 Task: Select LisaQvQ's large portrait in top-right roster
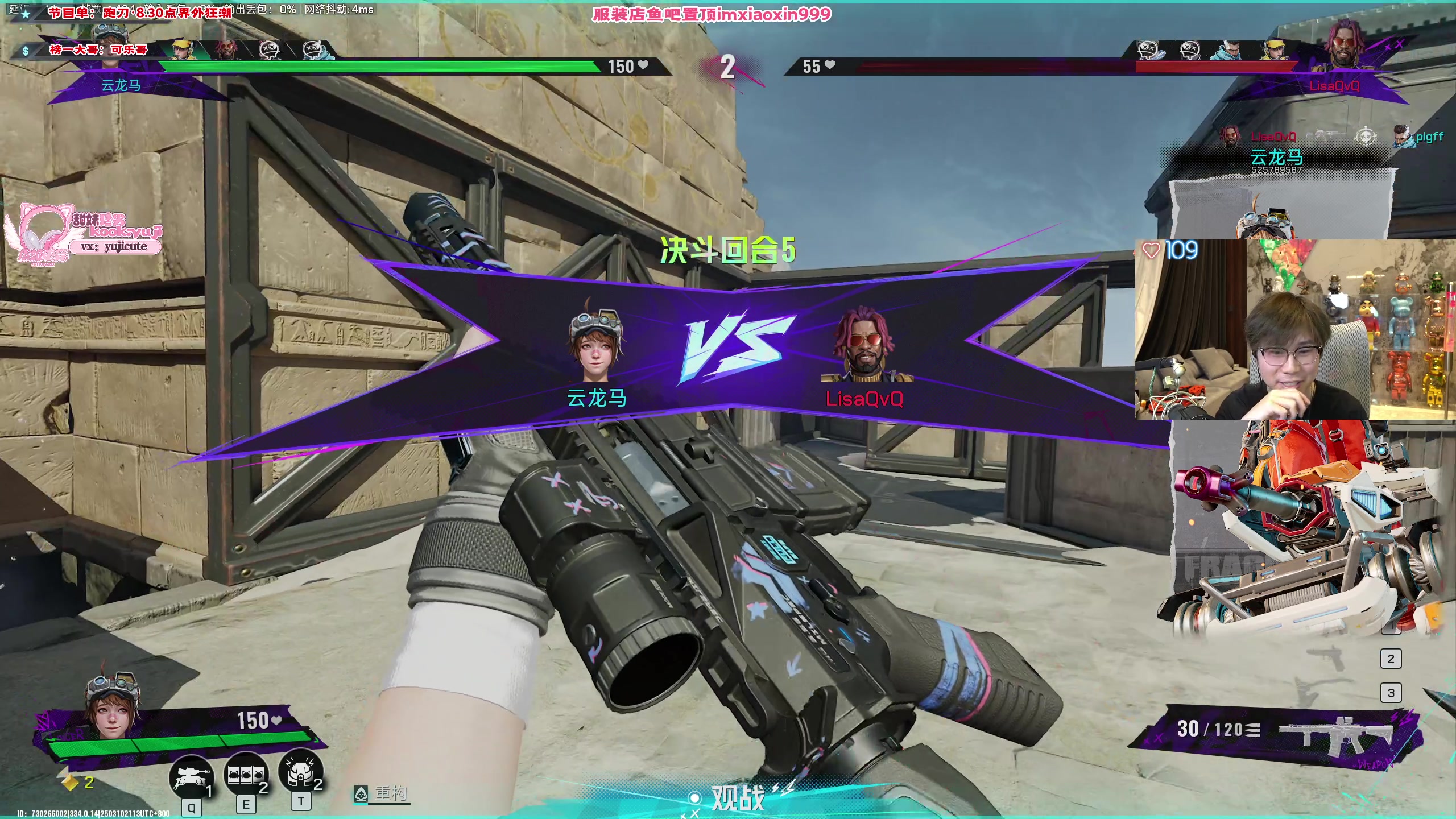(1346, 44)
